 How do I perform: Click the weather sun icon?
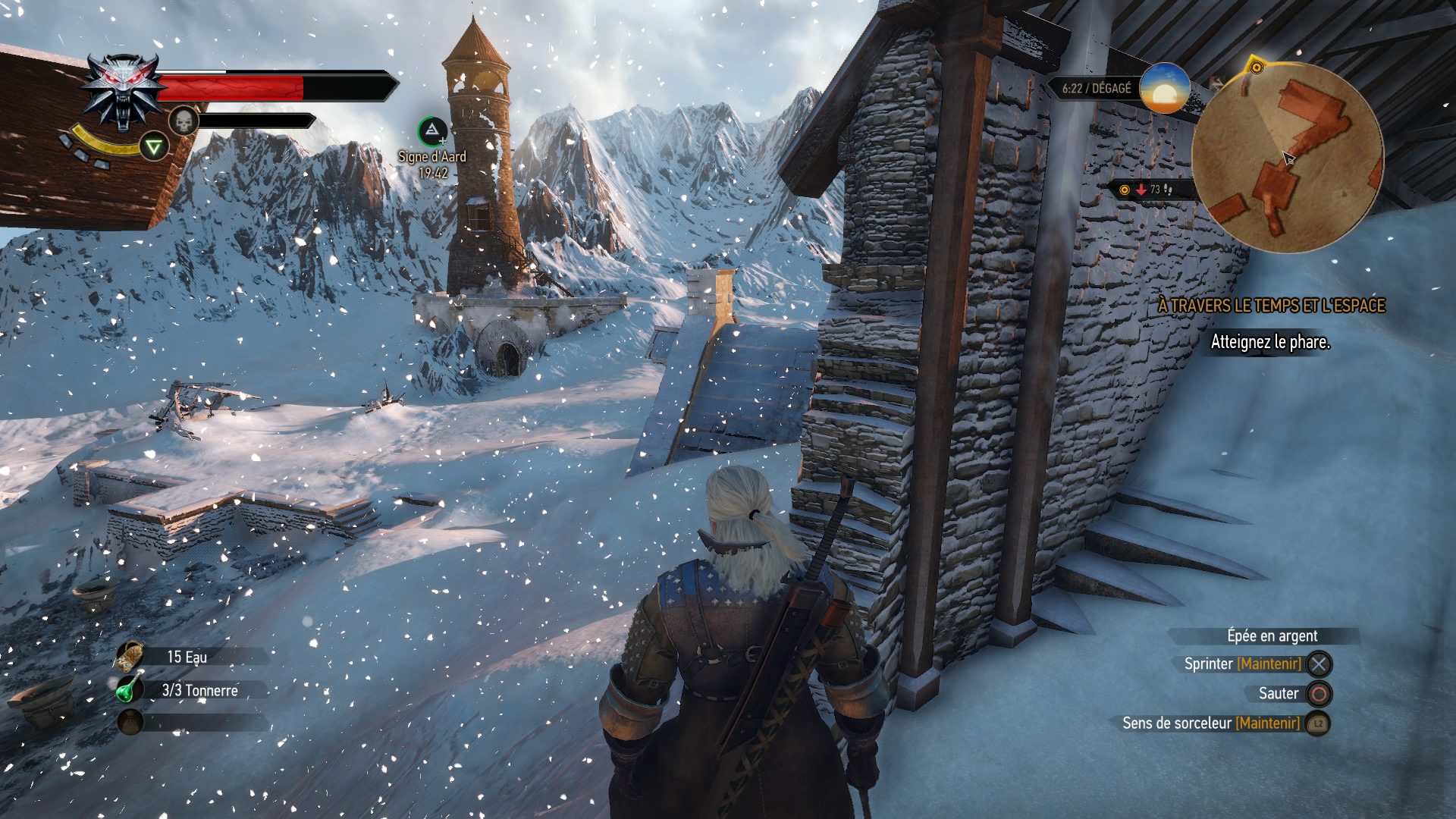[x=1164, y=89]
